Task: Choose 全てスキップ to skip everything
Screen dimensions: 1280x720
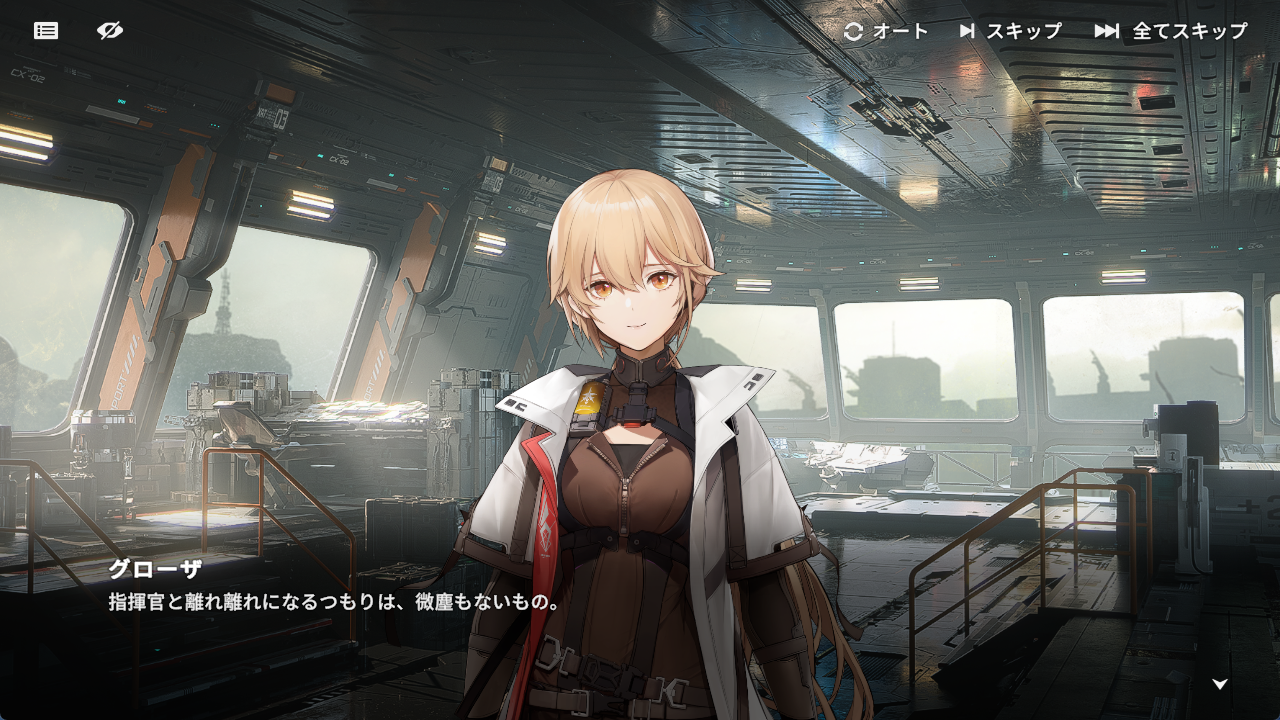Action: (1171, 31)
